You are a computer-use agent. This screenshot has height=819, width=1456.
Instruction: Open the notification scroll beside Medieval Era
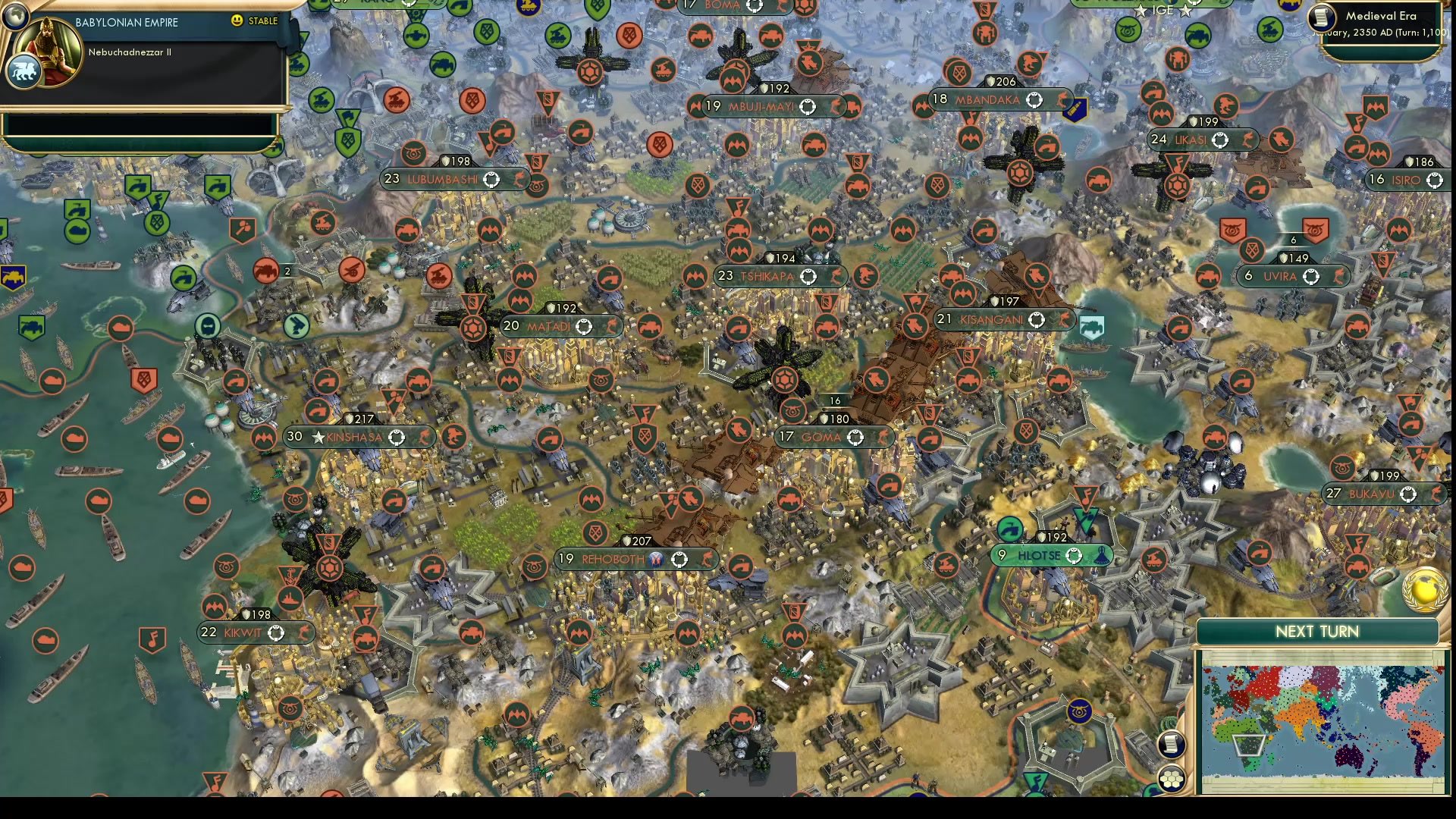click(x=1321, y=17)
